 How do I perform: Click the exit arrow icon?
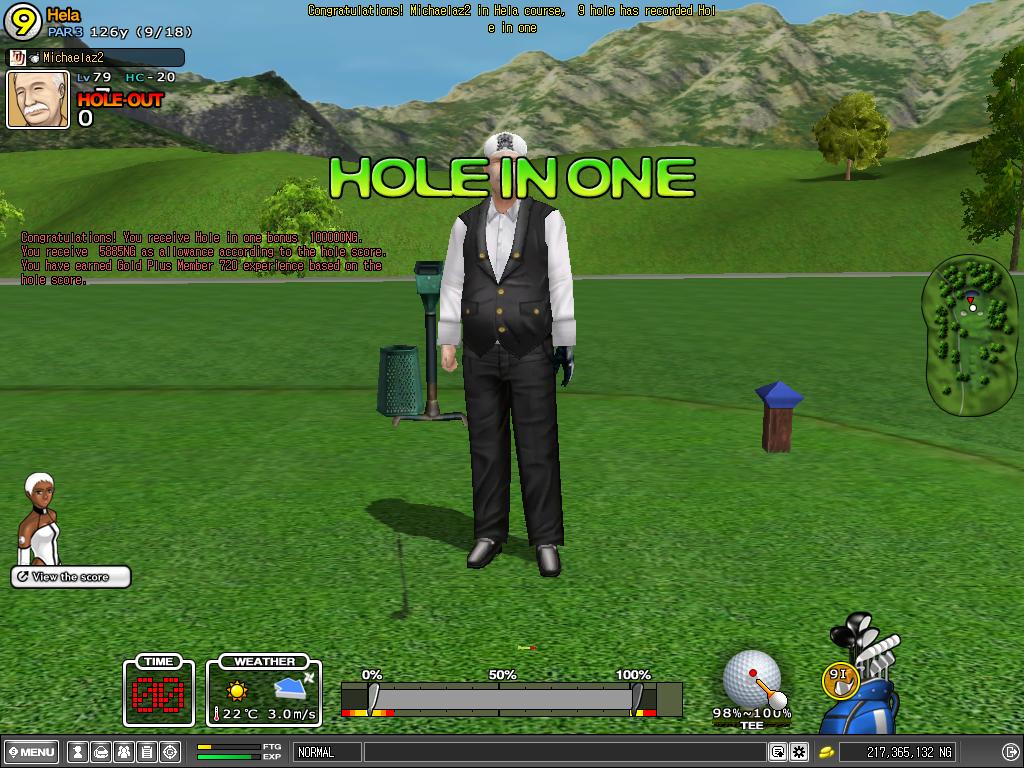(x=1009, y=752)
